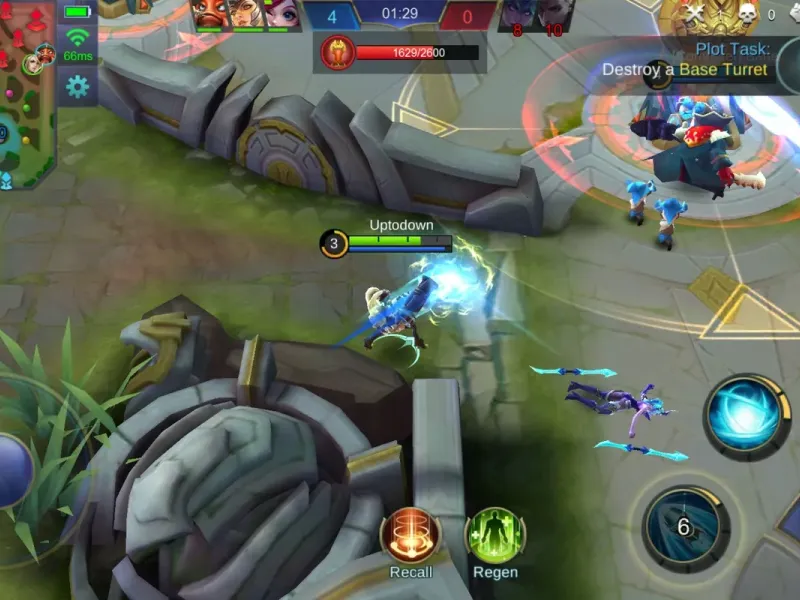Use the green Regen spell

coord(495,535)
